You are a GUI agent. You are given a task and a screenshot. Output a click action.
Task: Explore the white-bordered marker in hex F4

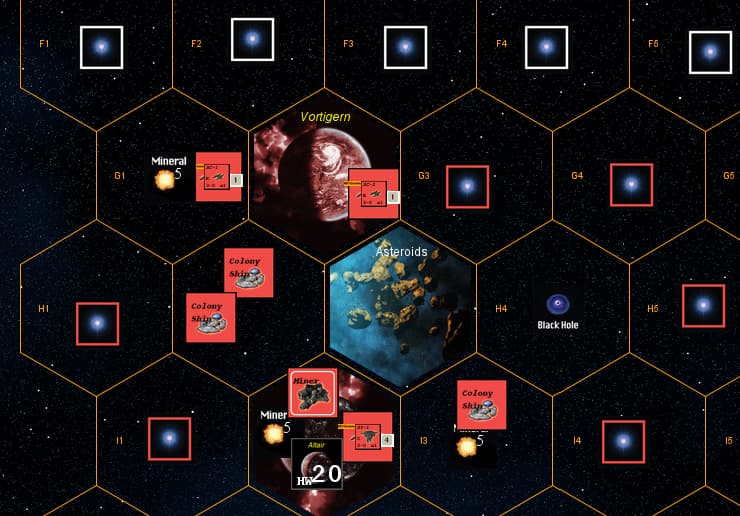[x=546, y=47]
